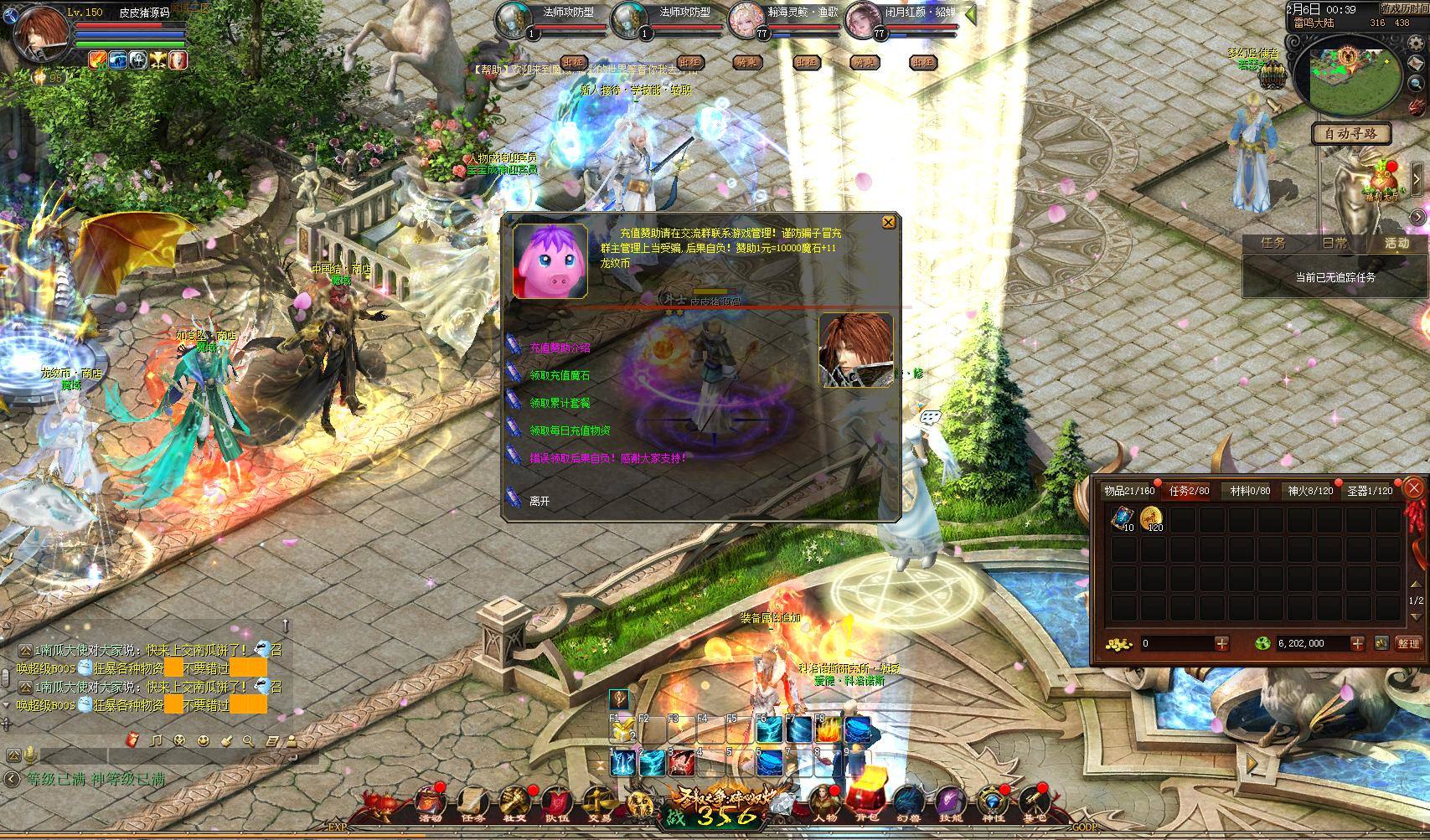The width and height of the screenshot is (1430, 840).
Task: Toggle the 公 chat channel button
Action: coord(13,756)
